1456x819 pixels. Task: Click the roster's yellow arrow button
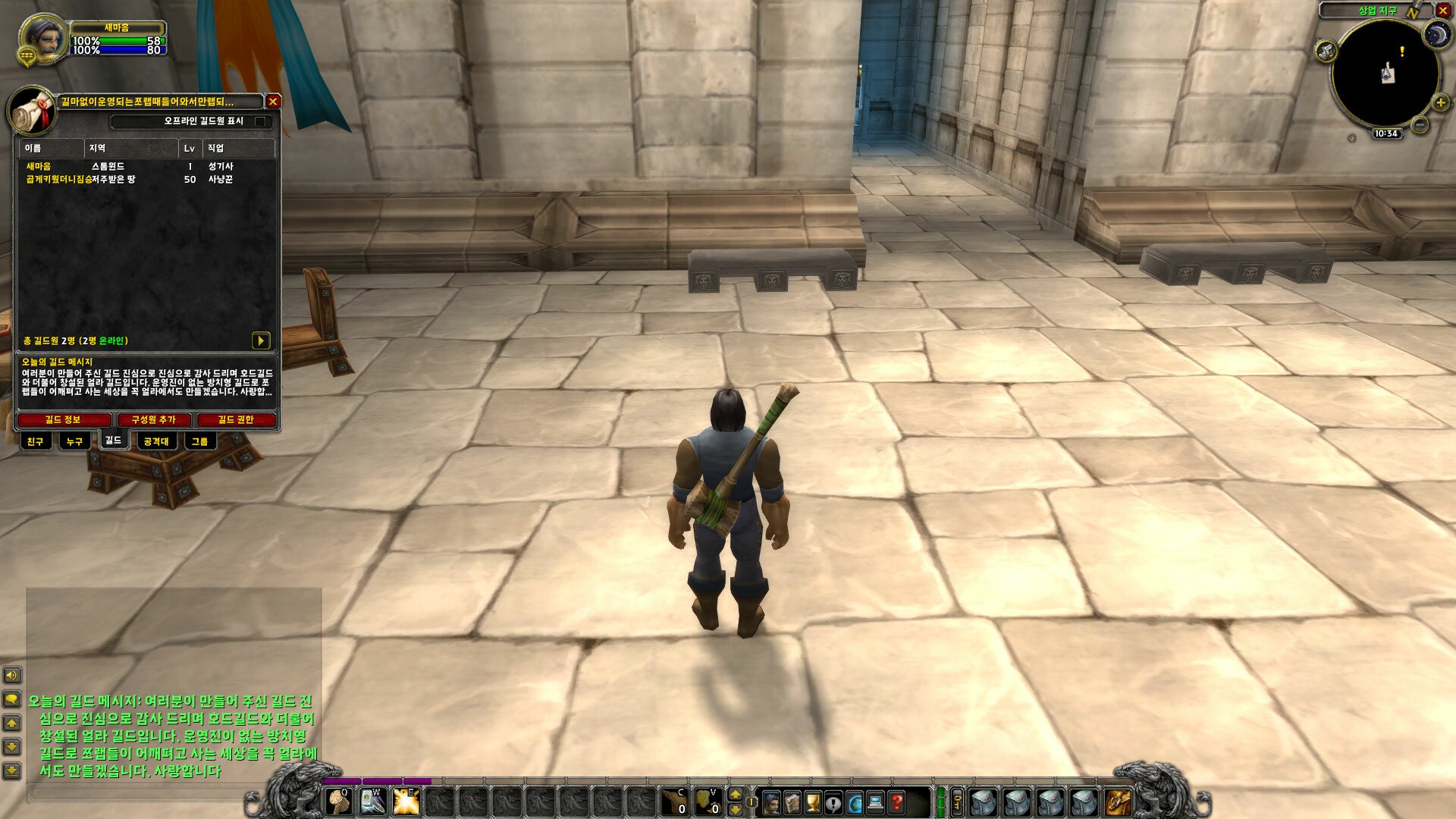(x=260, y=340)
